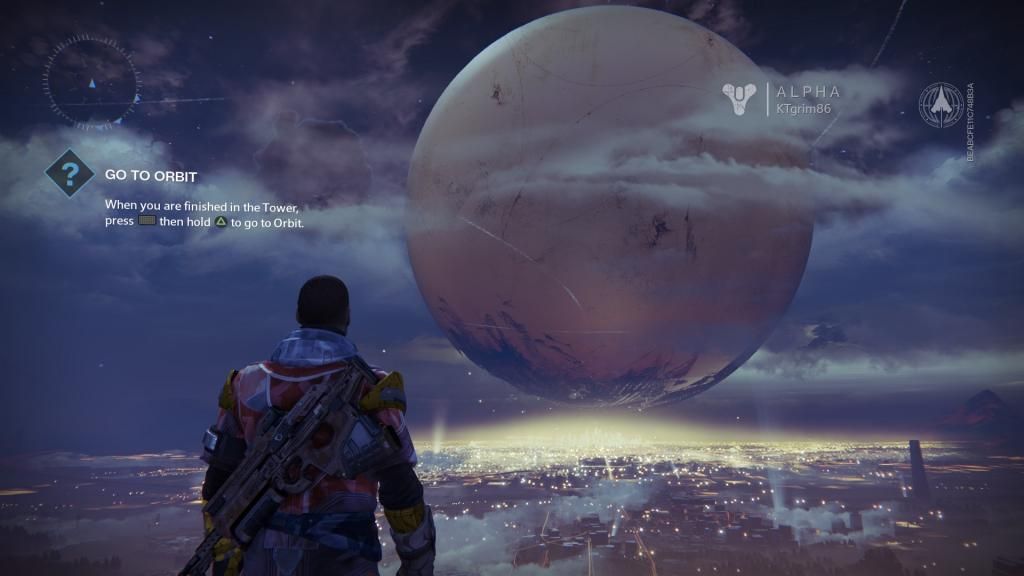The image size is (1024, 576).
Task: Click the circular radar in the corner
Action: point(90,82)
